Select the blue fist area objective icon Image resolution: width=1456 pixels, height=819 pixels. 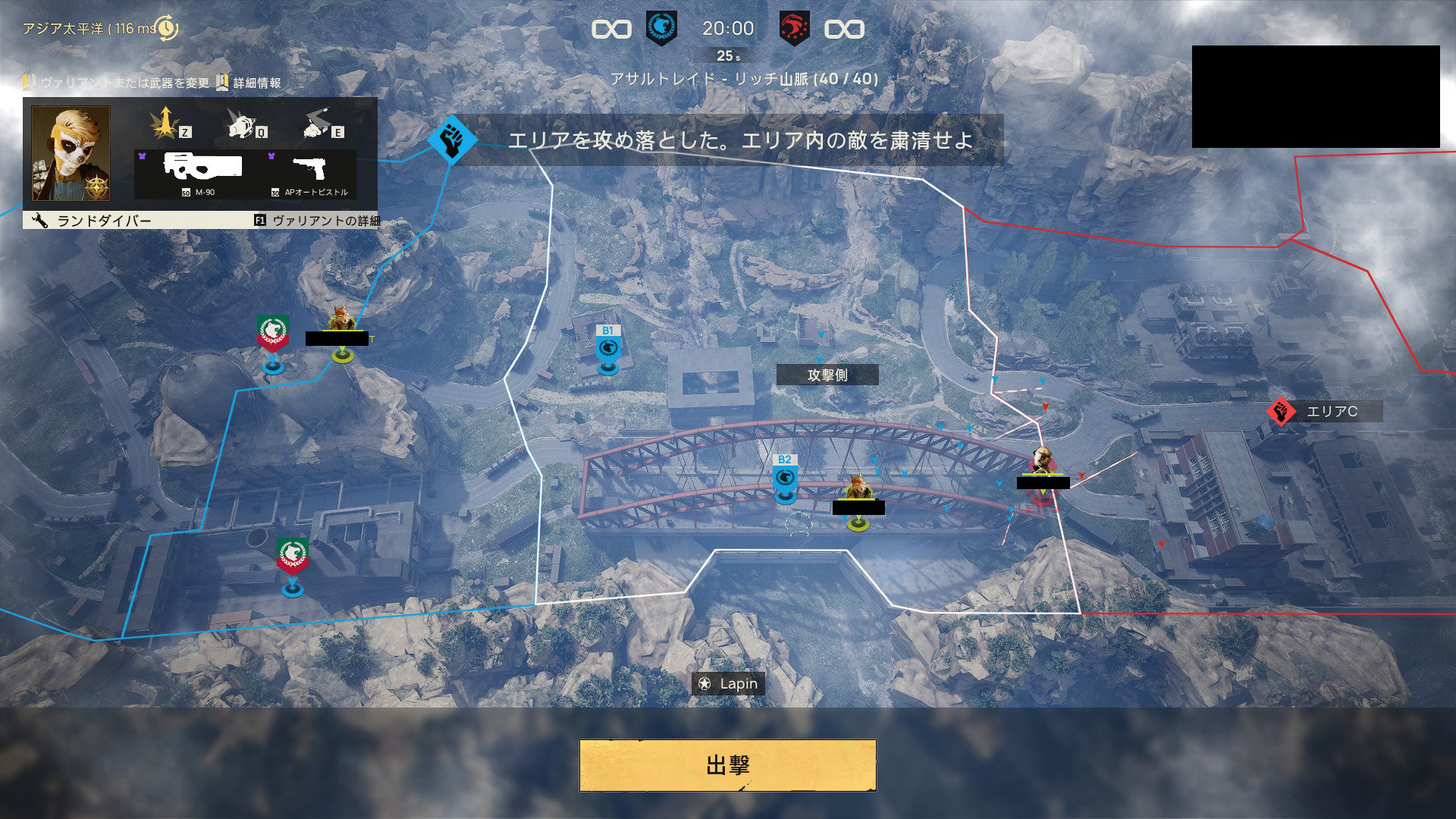(x=452, y=140)
